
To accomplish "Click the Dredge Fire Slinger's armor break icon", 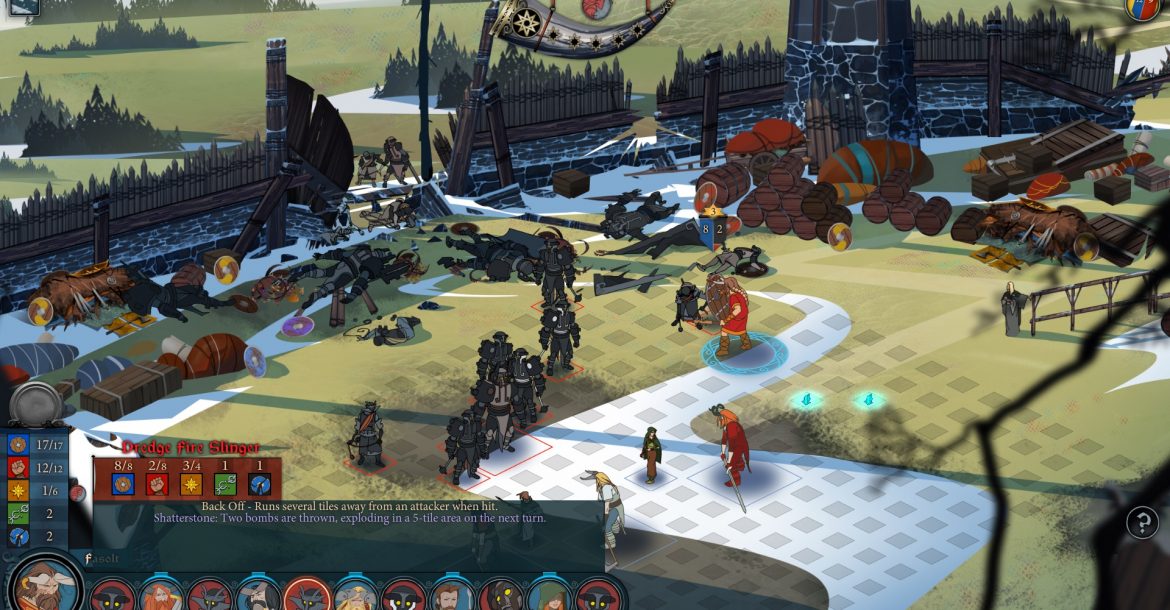I will pos(260,484).
